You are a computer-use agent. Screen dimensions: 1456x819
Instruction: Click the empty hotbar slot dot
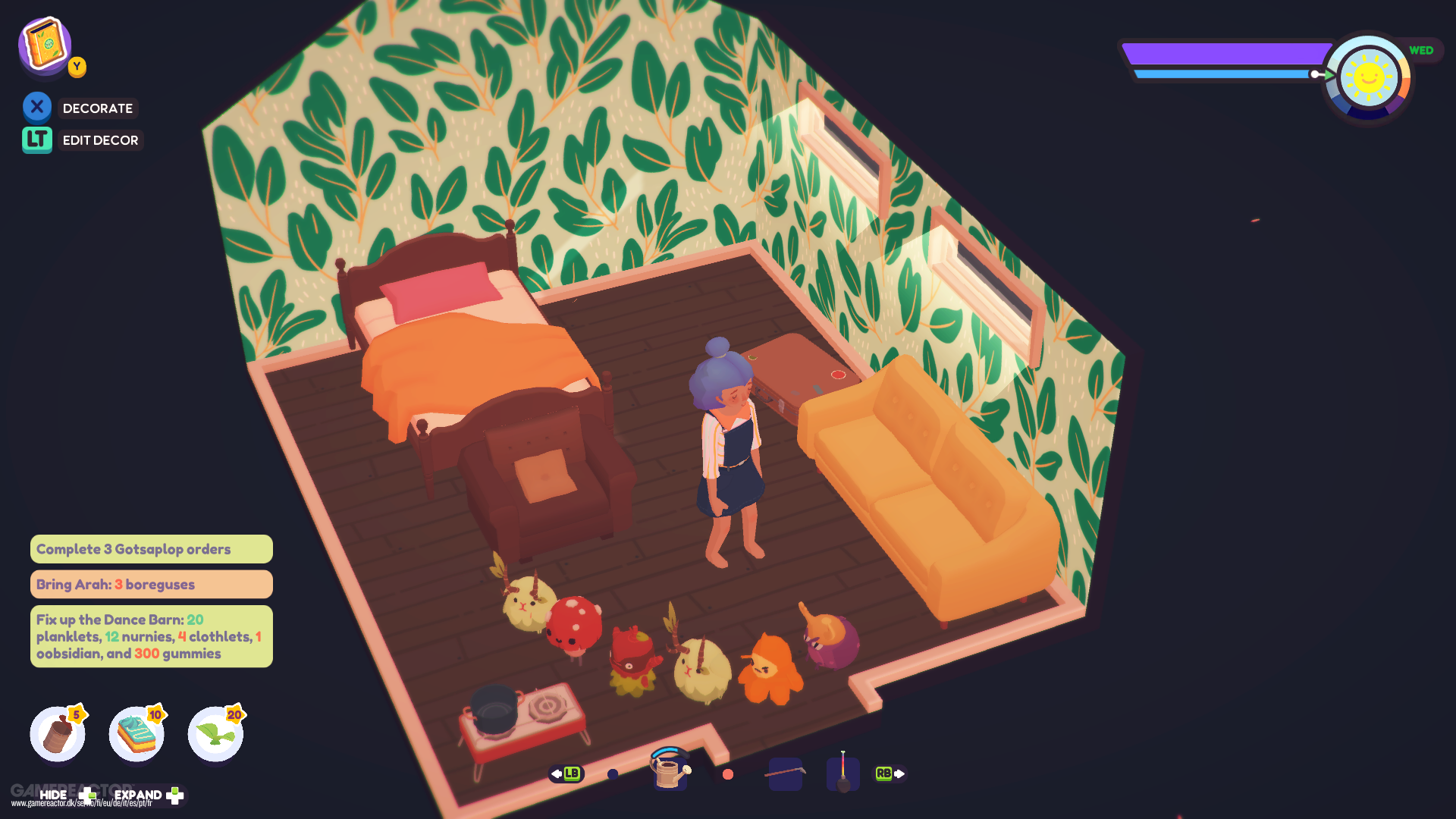pyautogui.click(x=613, y=773)
